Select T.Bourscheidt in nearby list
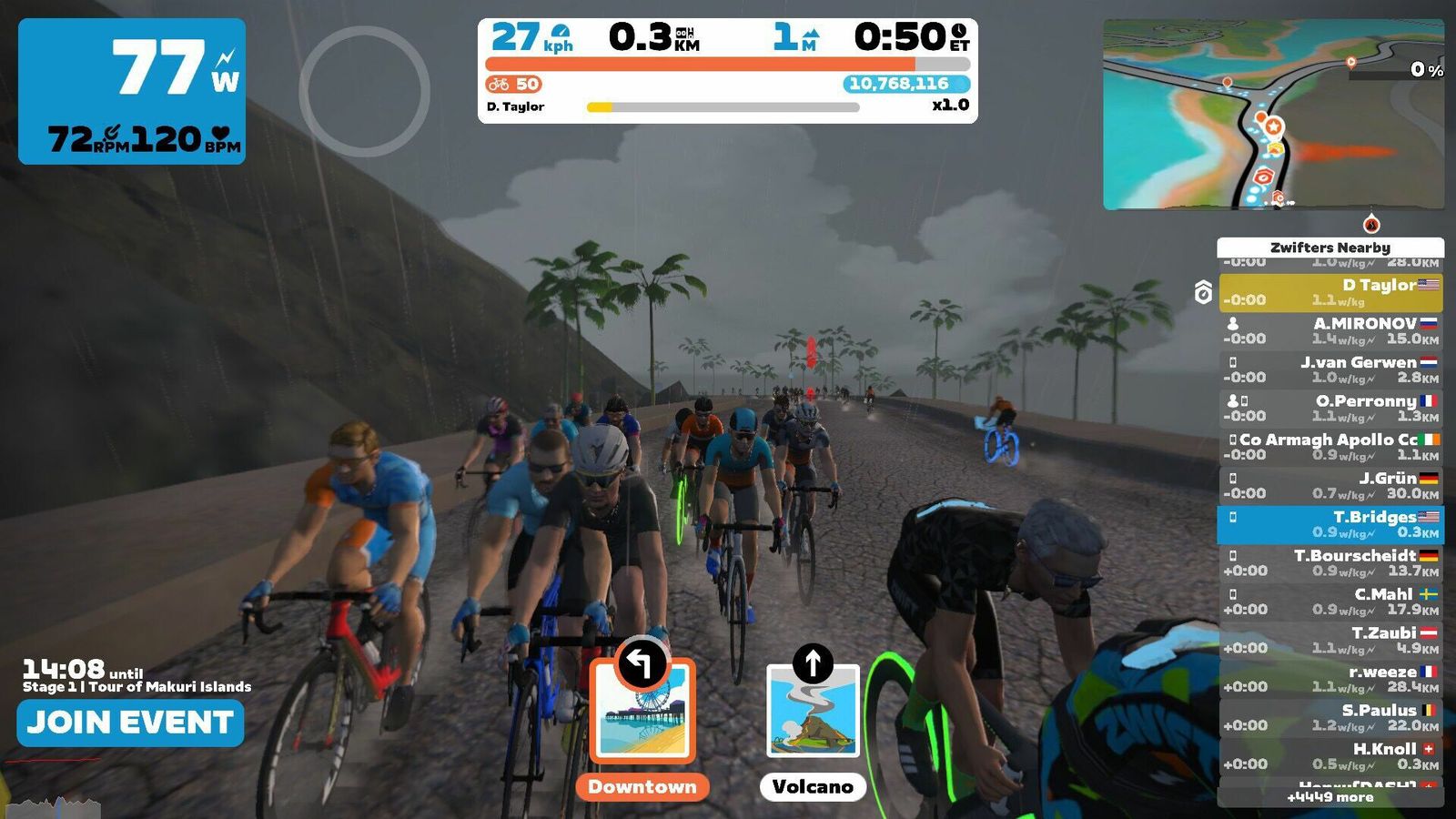The width and height of the screenshot is (1456, 819). pos(1330,563)
